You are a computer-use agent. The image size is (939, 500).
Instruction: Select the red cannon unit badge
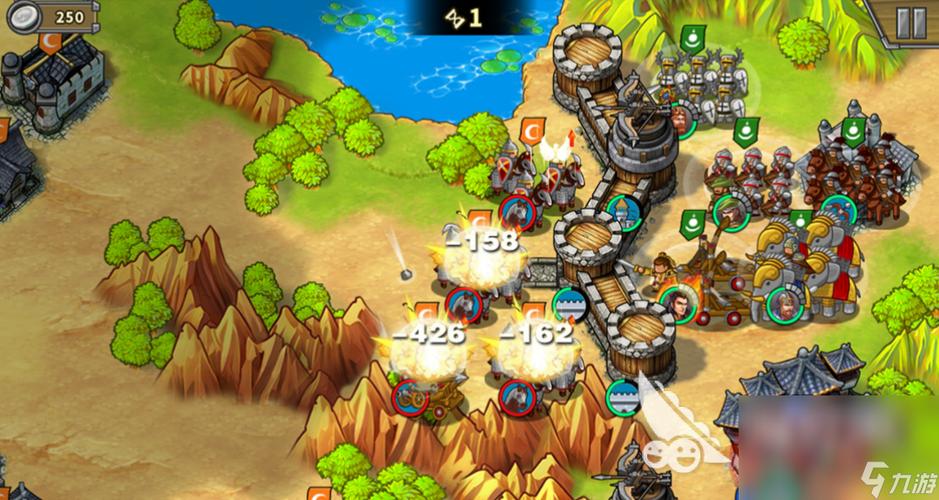pos(407,396)
